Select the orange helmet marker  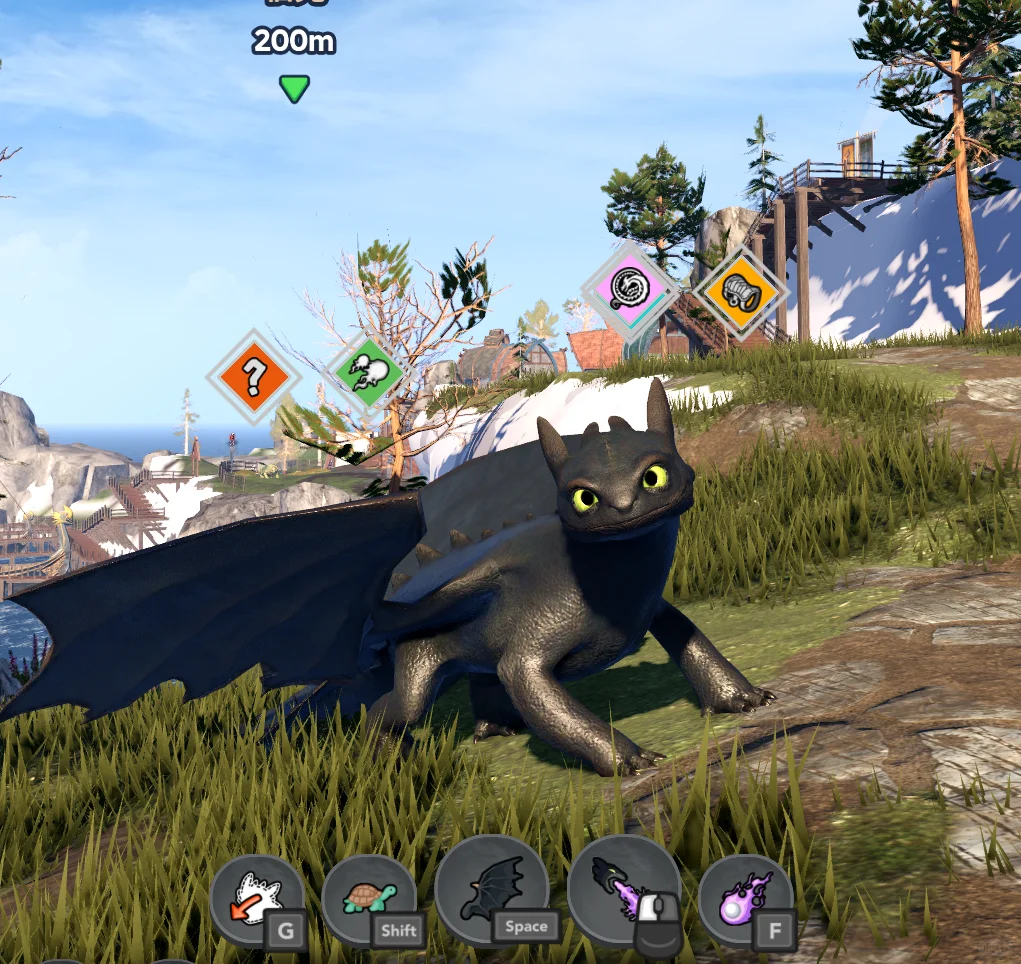coord(741,290)
